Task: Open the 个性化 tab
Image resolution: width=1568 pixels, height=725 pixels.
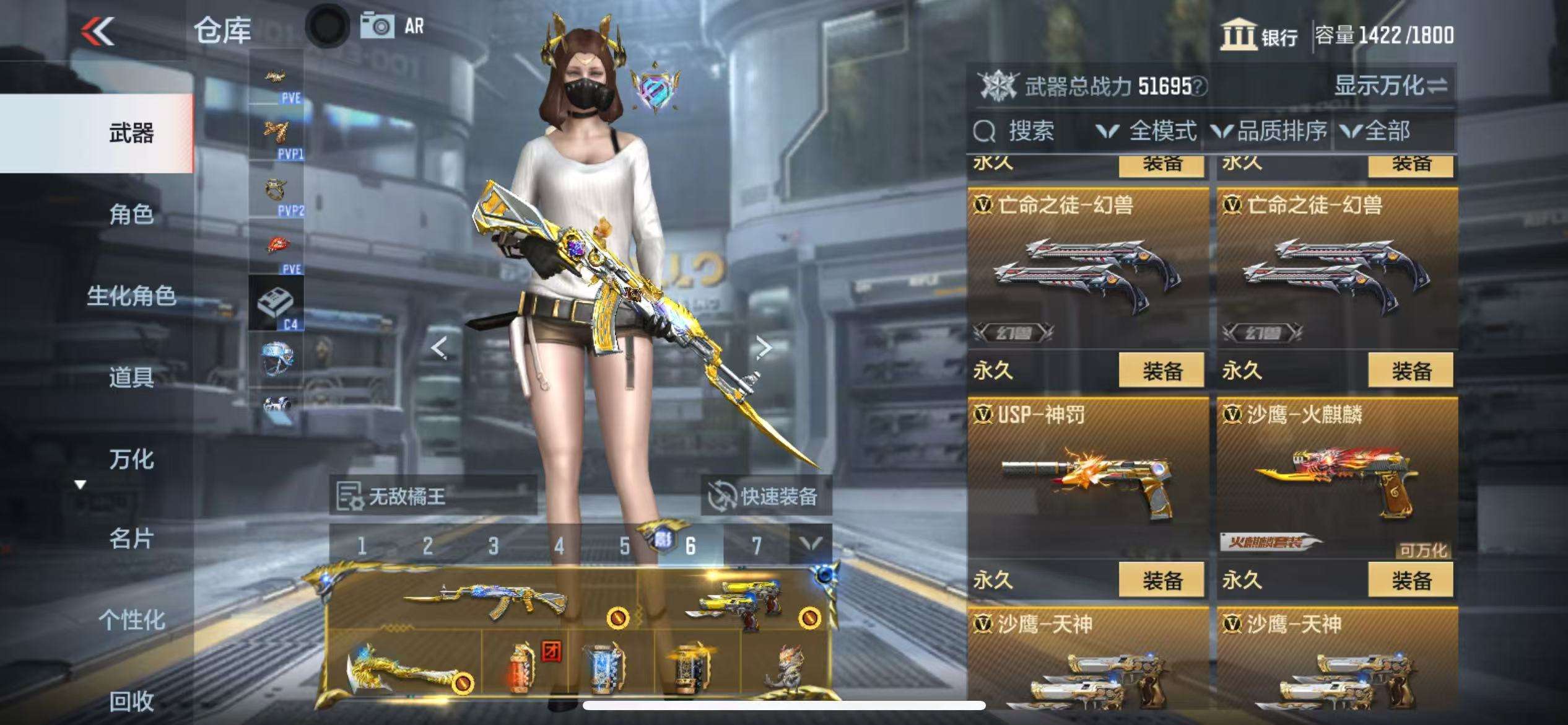Action: click(131, 620)
